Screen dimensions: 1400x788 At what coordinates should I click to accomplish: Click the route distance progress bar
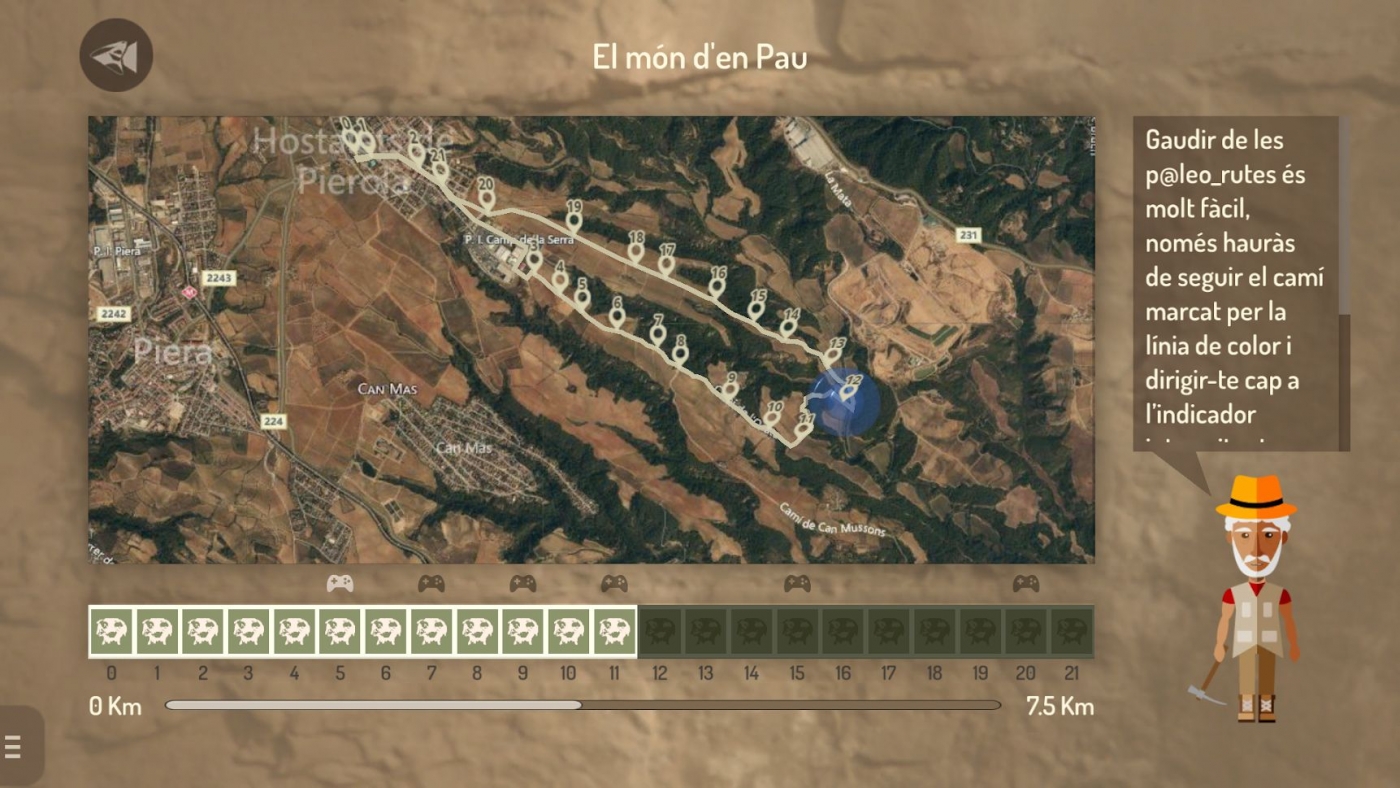click(x=582, y=705)
